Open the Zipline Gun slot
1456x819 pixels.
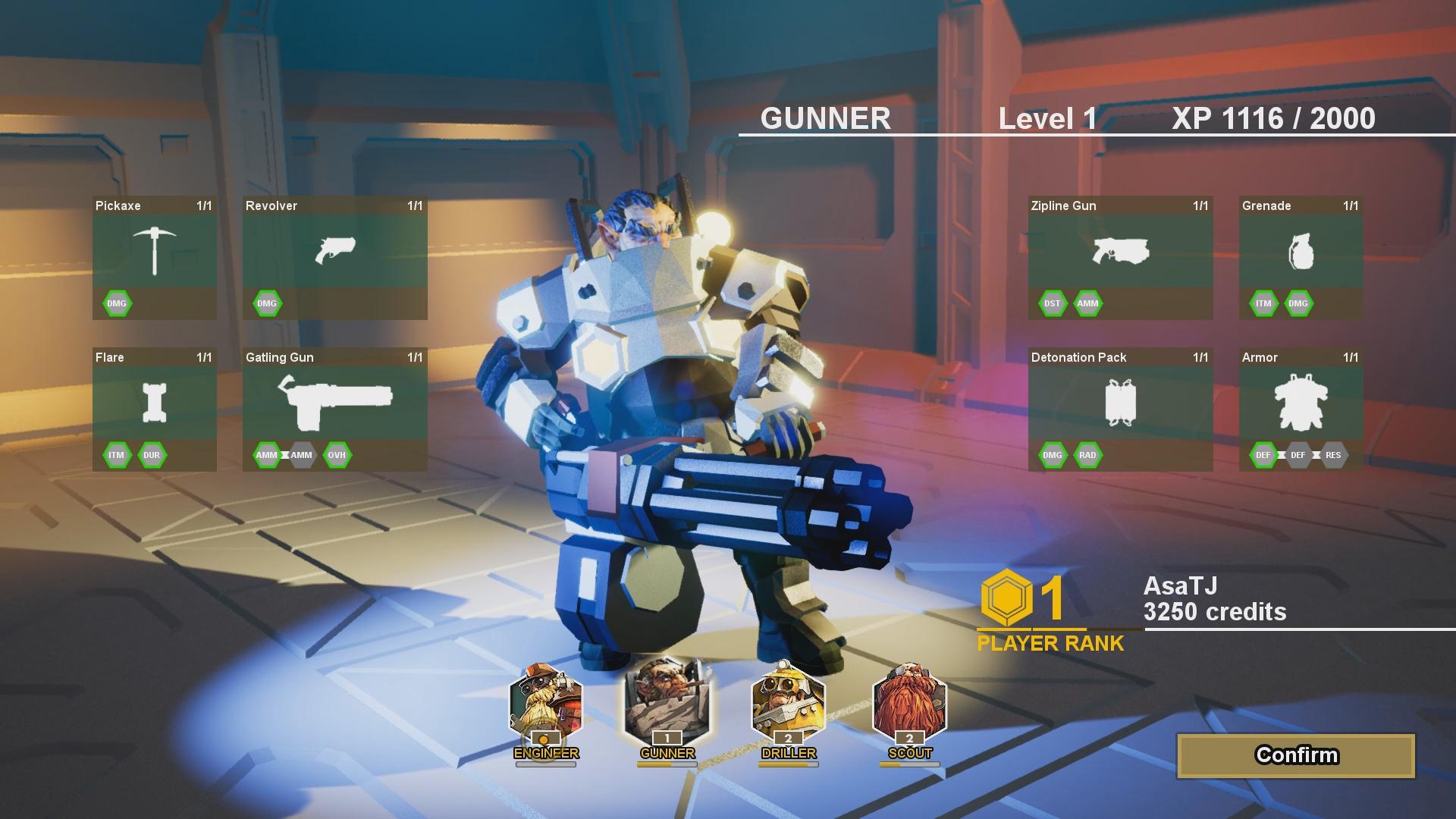pyautogui.click(x=1120, y=251)
